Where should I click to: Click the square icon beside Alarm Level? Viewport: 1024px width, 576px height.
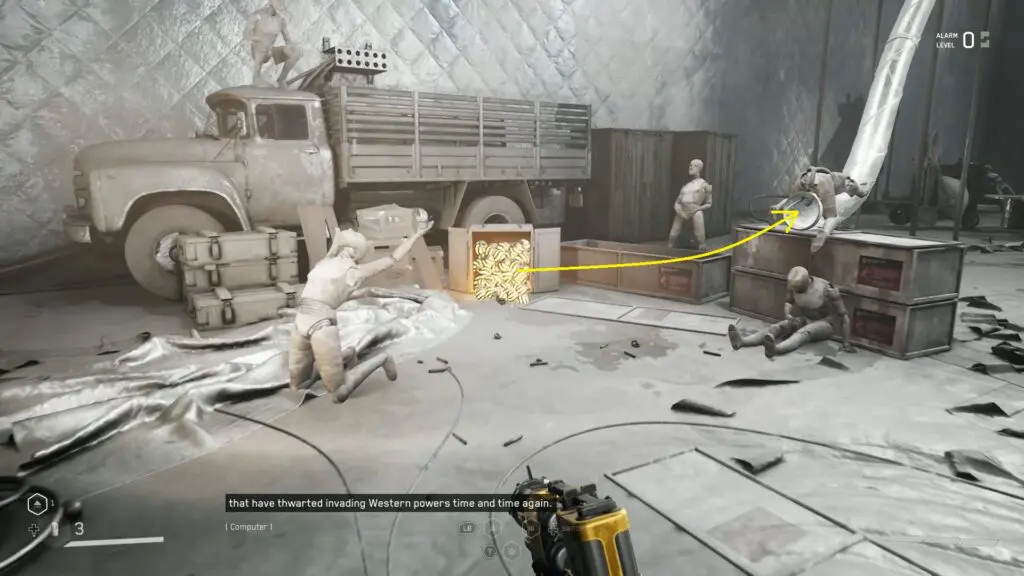[985, 40]
